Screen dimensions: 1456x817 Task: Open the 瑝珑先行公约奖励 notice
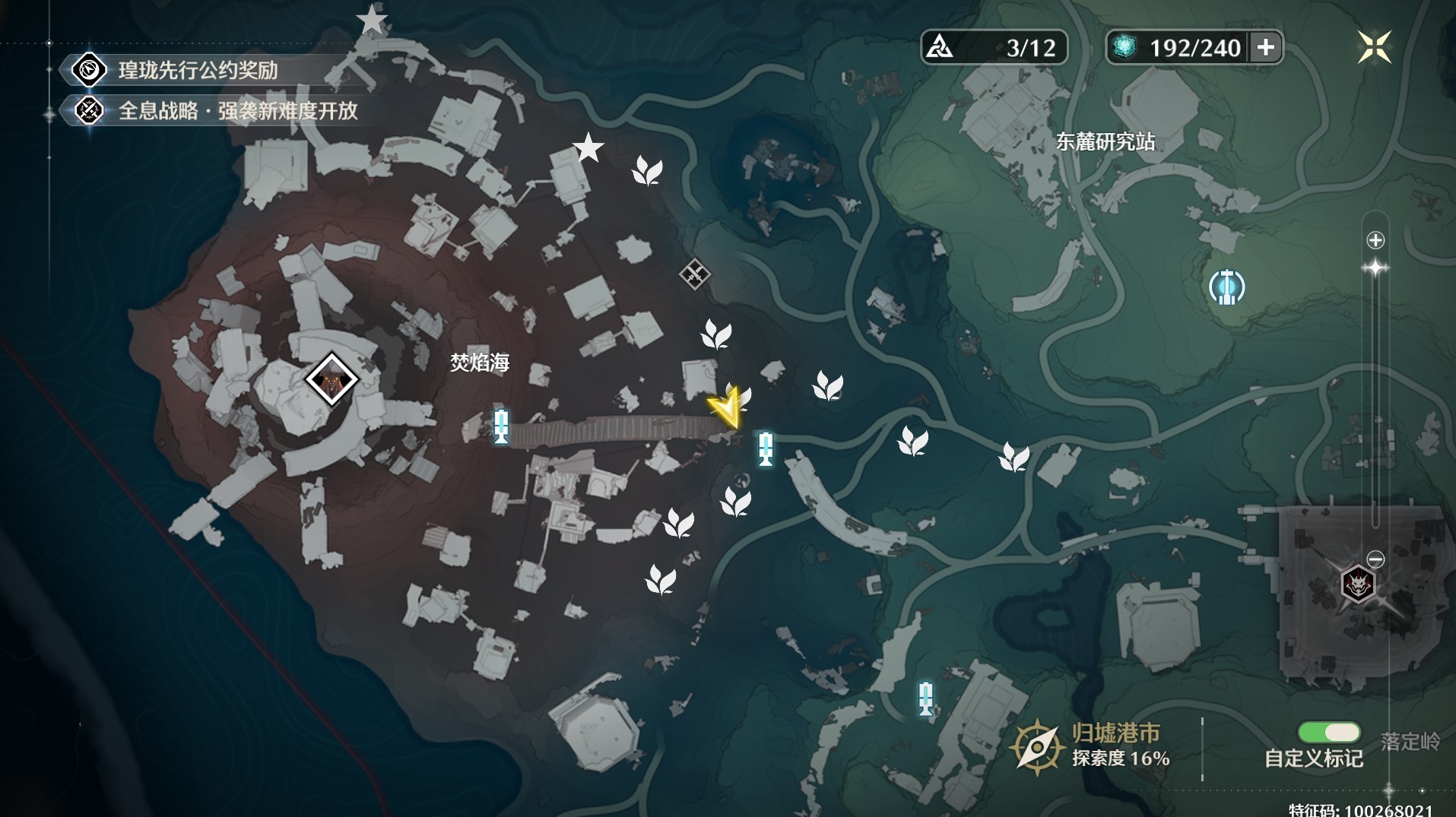click(x=198, y=71)
